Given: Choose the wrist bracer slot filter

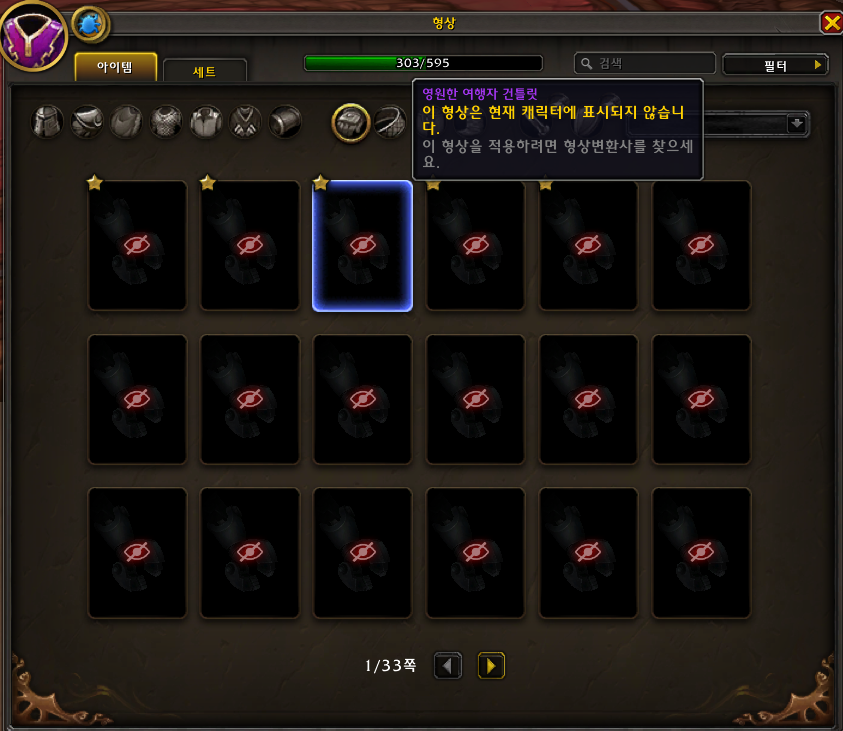Looking at the screenshot, I should pos(286,122).
